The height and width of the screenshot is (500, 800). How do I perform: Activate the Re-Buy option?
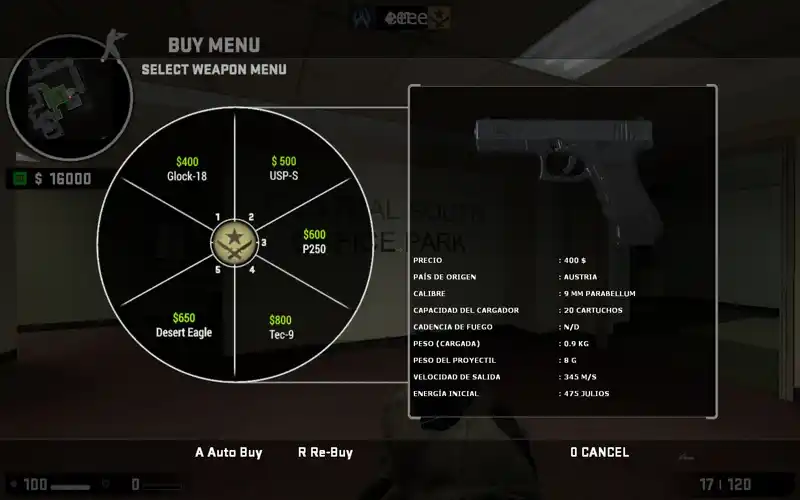pyautogui.click(x=325, y=452)
